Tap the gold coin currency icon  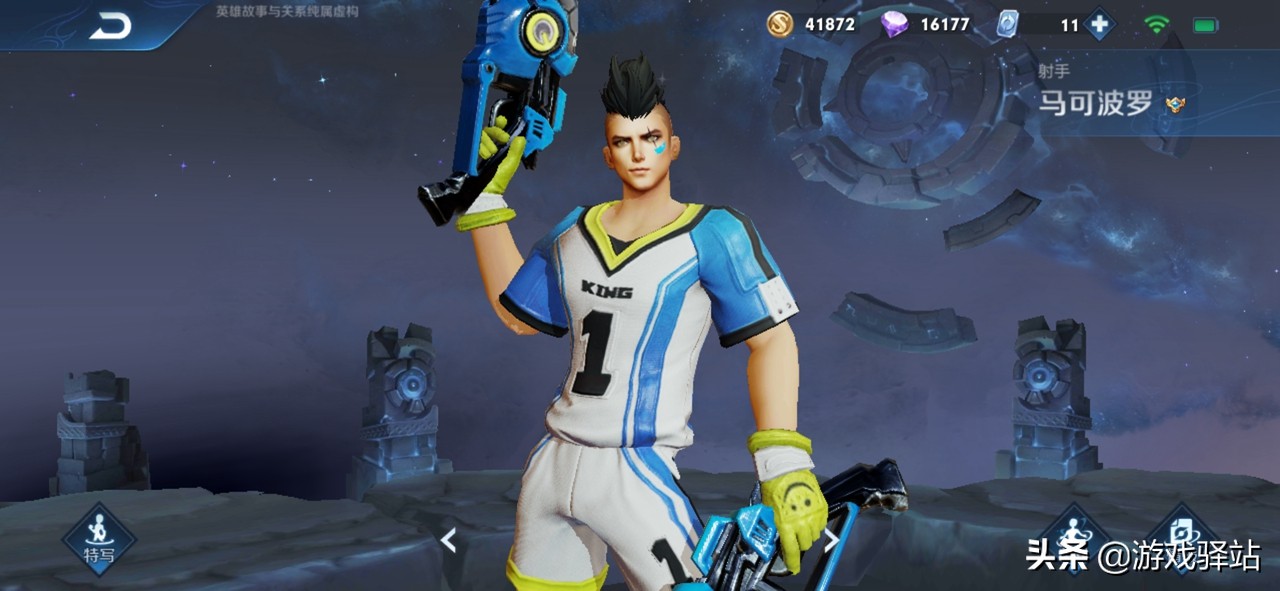click(x=780, y=24)
